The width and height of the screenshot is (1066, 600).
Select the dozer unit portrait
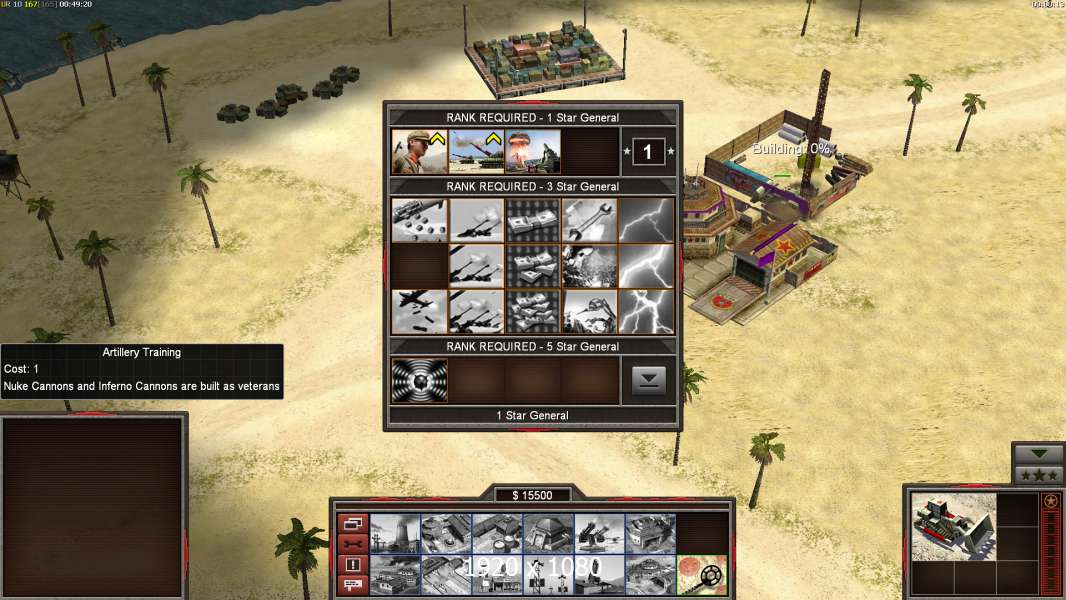[x=953, y=526]
